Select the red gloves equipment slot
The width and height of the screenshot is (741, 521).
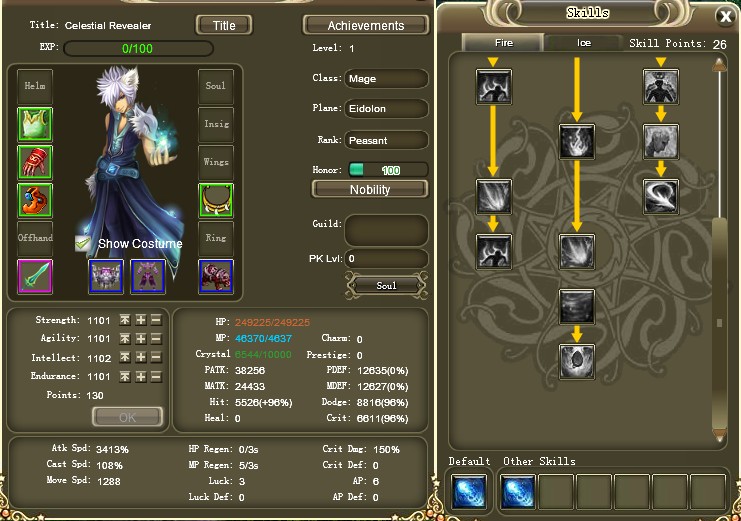pyautogui.click(x=35, y=162)
